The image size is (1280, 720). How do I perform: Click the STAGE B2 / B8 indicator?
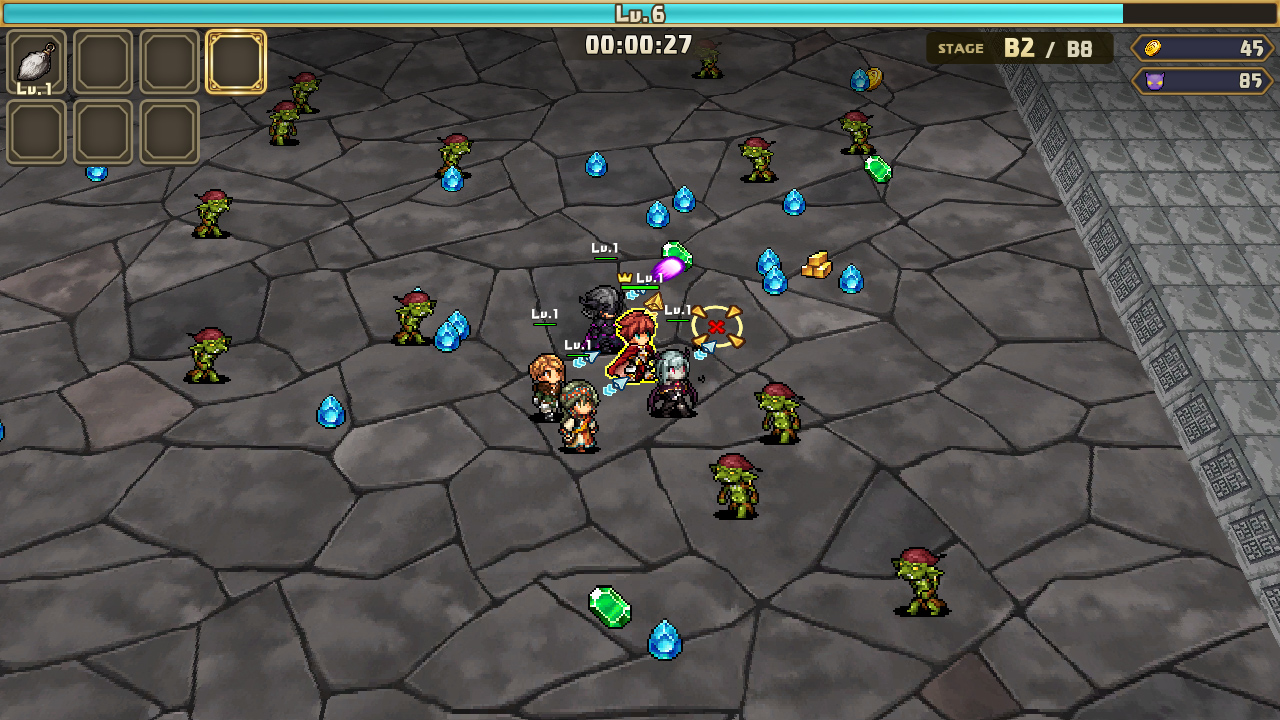tap(1015, 47)
